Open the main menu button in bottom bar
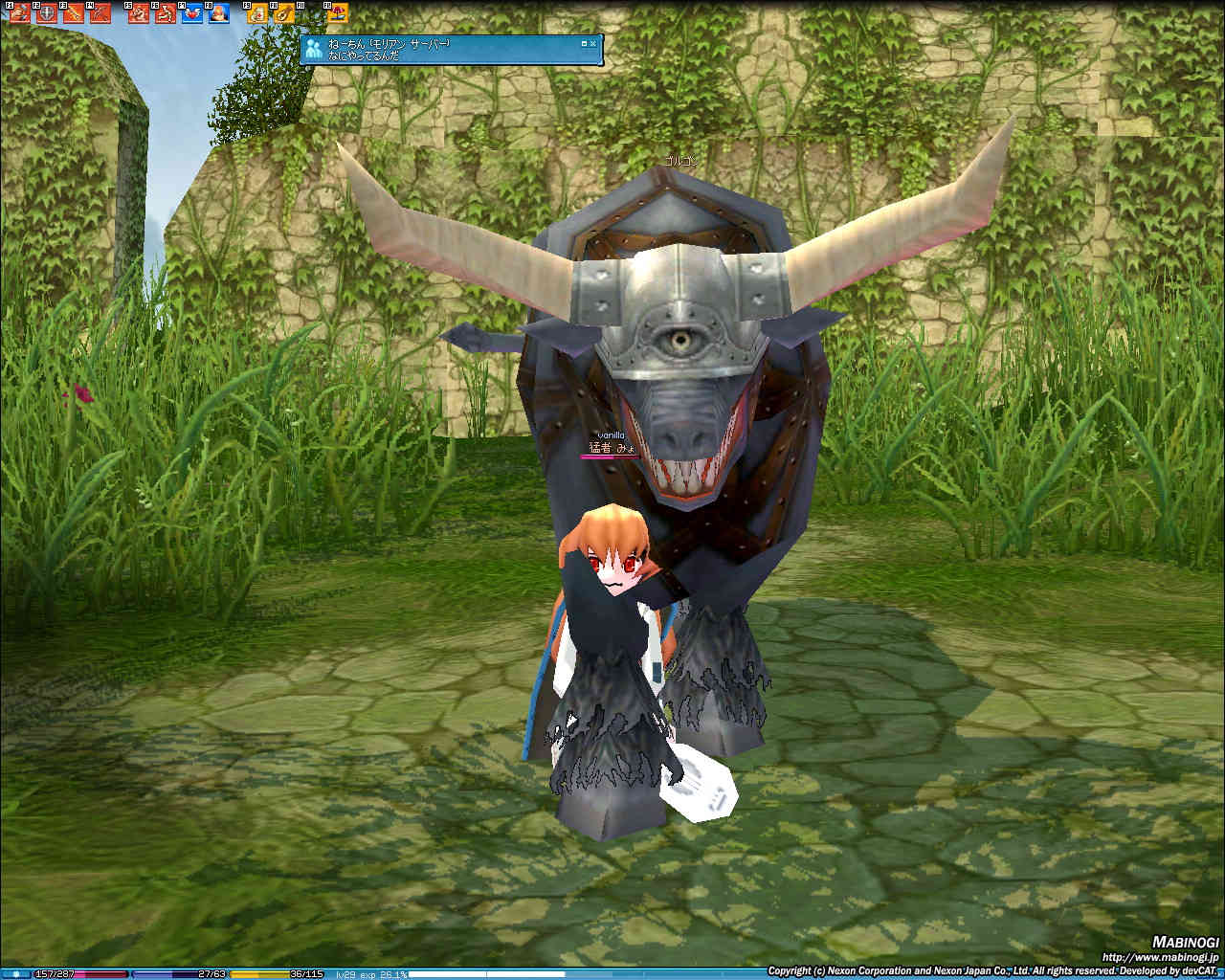The width and height of the screenshot is (1225, 980). (x=16, y=974)
